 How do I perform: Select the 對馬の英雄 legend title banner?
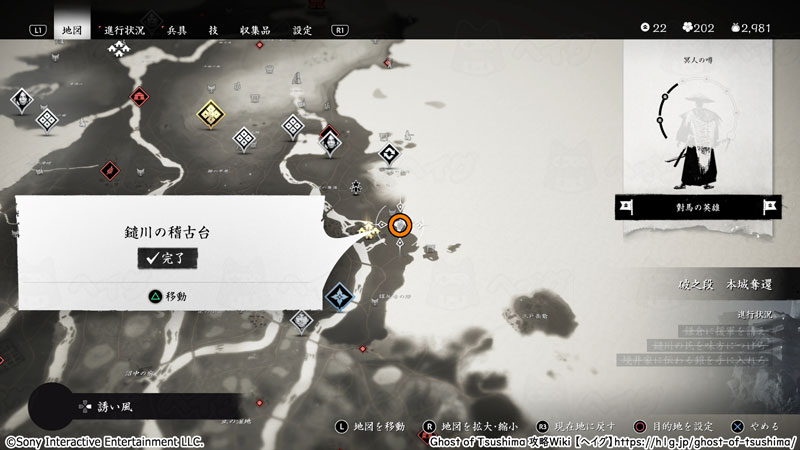pyautogui.click(x=697, y=208)
